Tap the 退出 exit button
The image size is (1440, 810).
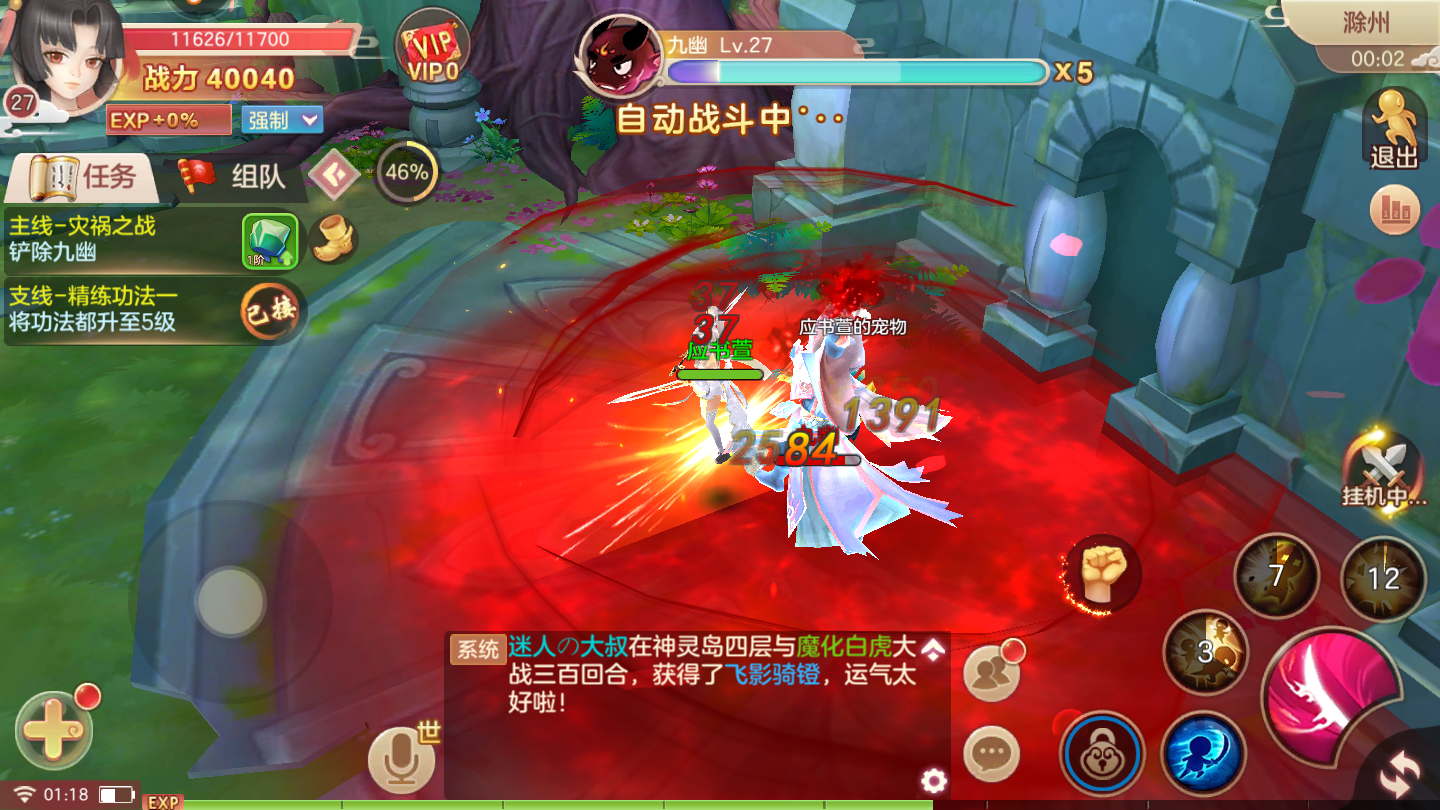(1393, 128)
